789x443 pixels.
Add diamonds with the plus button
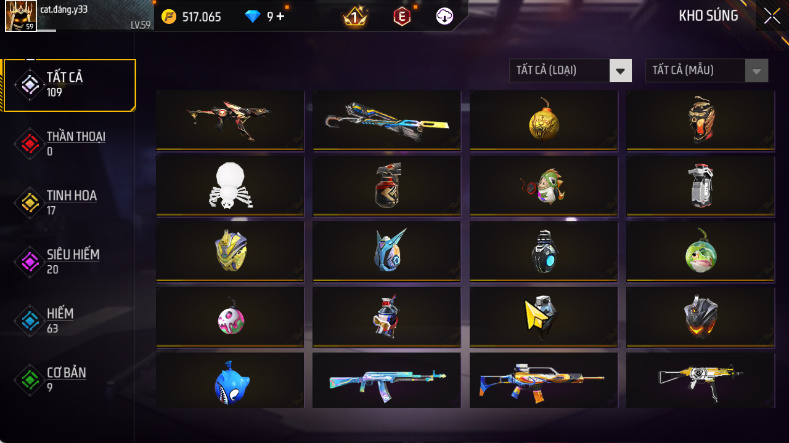click(x=281, y=16)
